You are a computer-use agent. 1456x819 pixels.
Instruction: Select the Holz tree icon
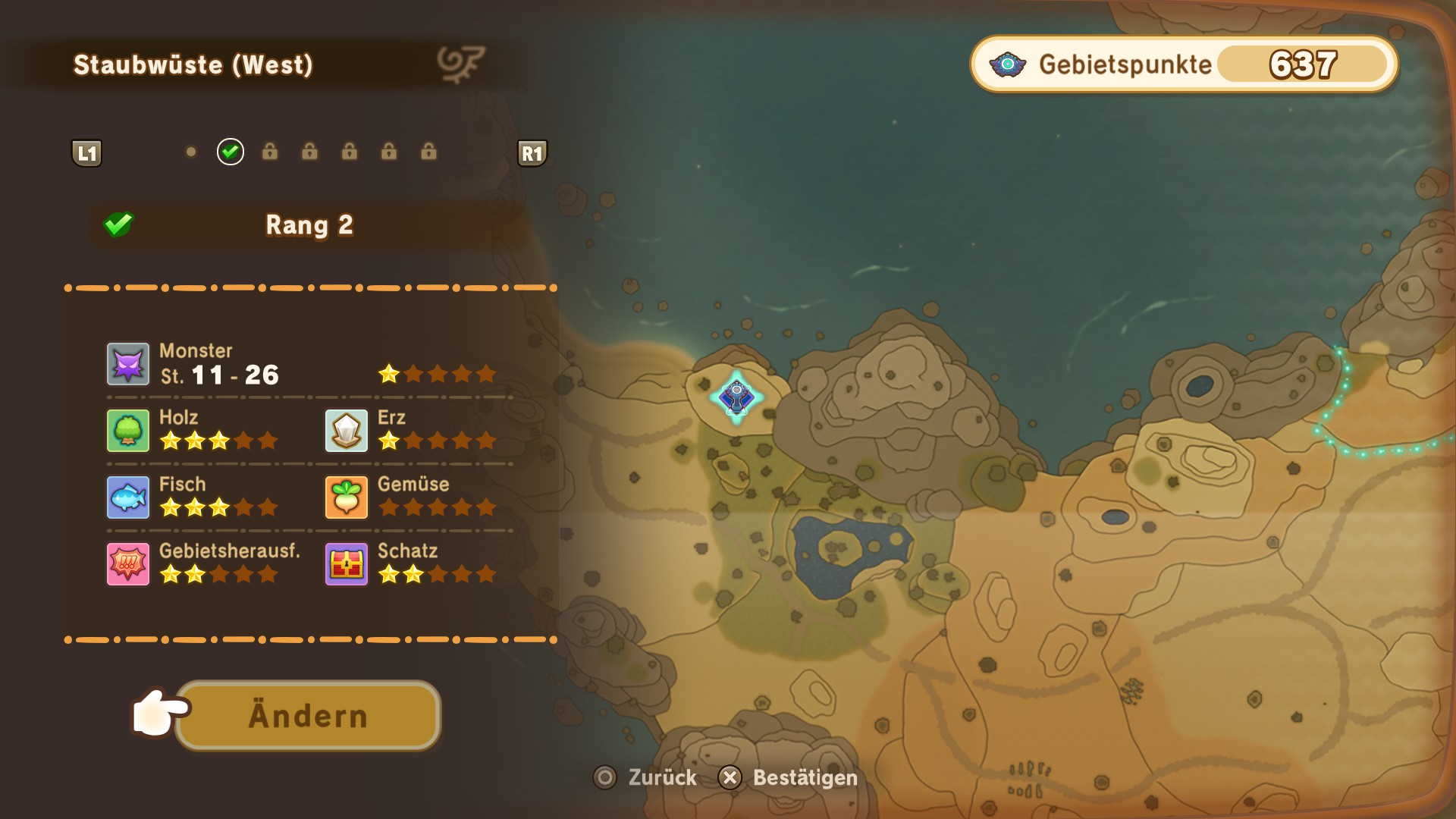point(127,431)
